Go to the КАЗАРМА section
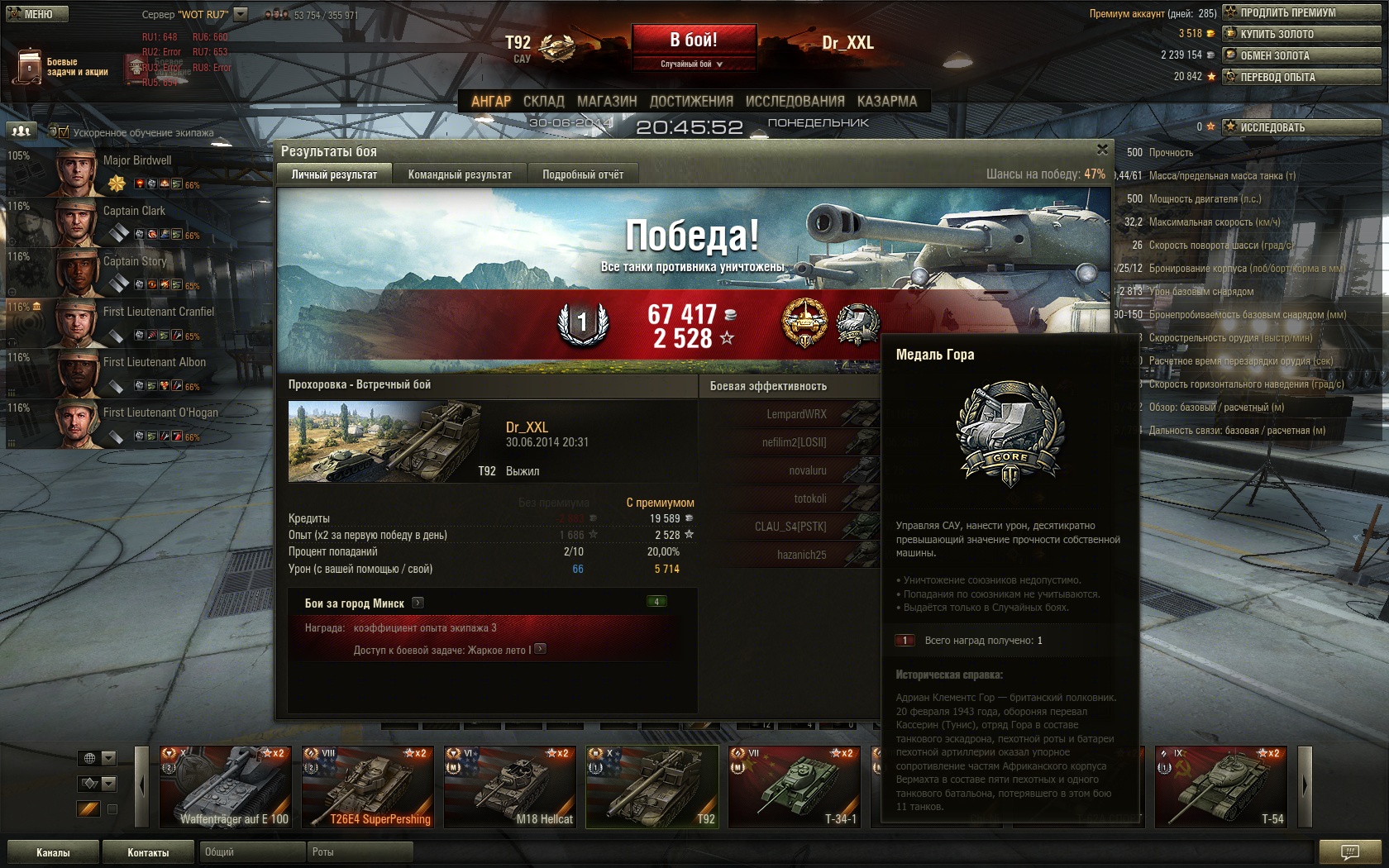 (886, 101)
